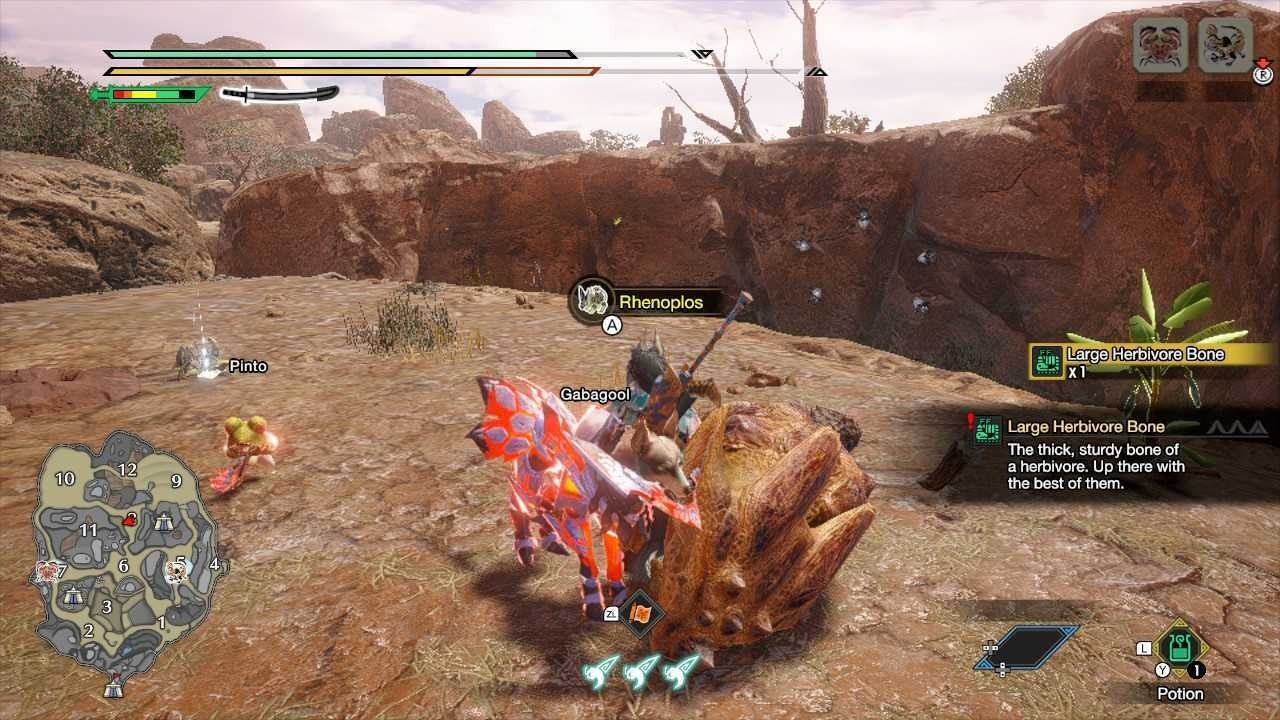Click the crab monster icon near area 7 on map
1280x720 pixels.
point(48,572)
